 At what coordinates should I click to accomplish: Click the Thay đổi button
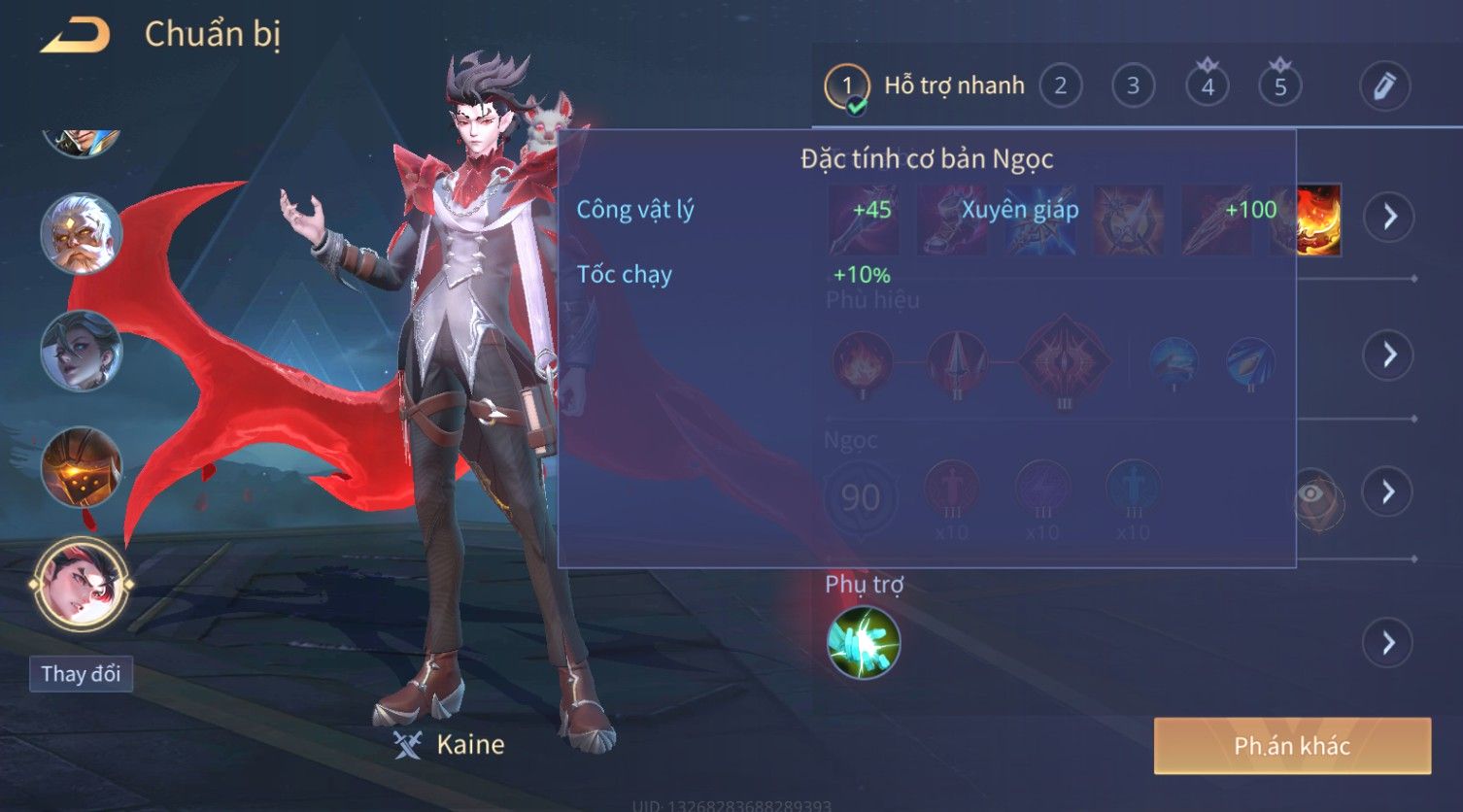click(81, 674)
